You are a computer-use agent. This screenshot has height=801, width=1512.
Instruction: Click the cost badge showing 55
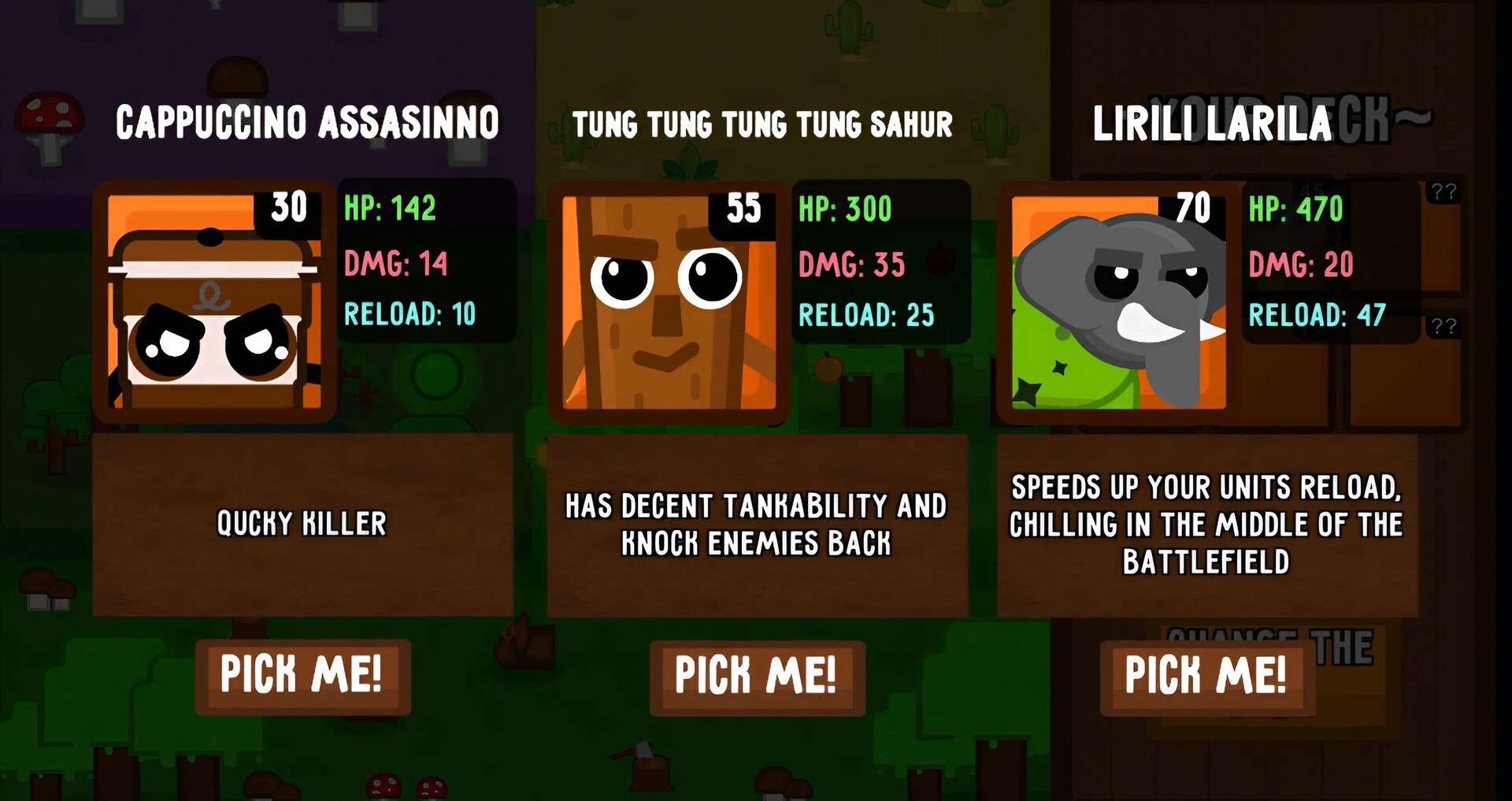click(x=743, y=208)
